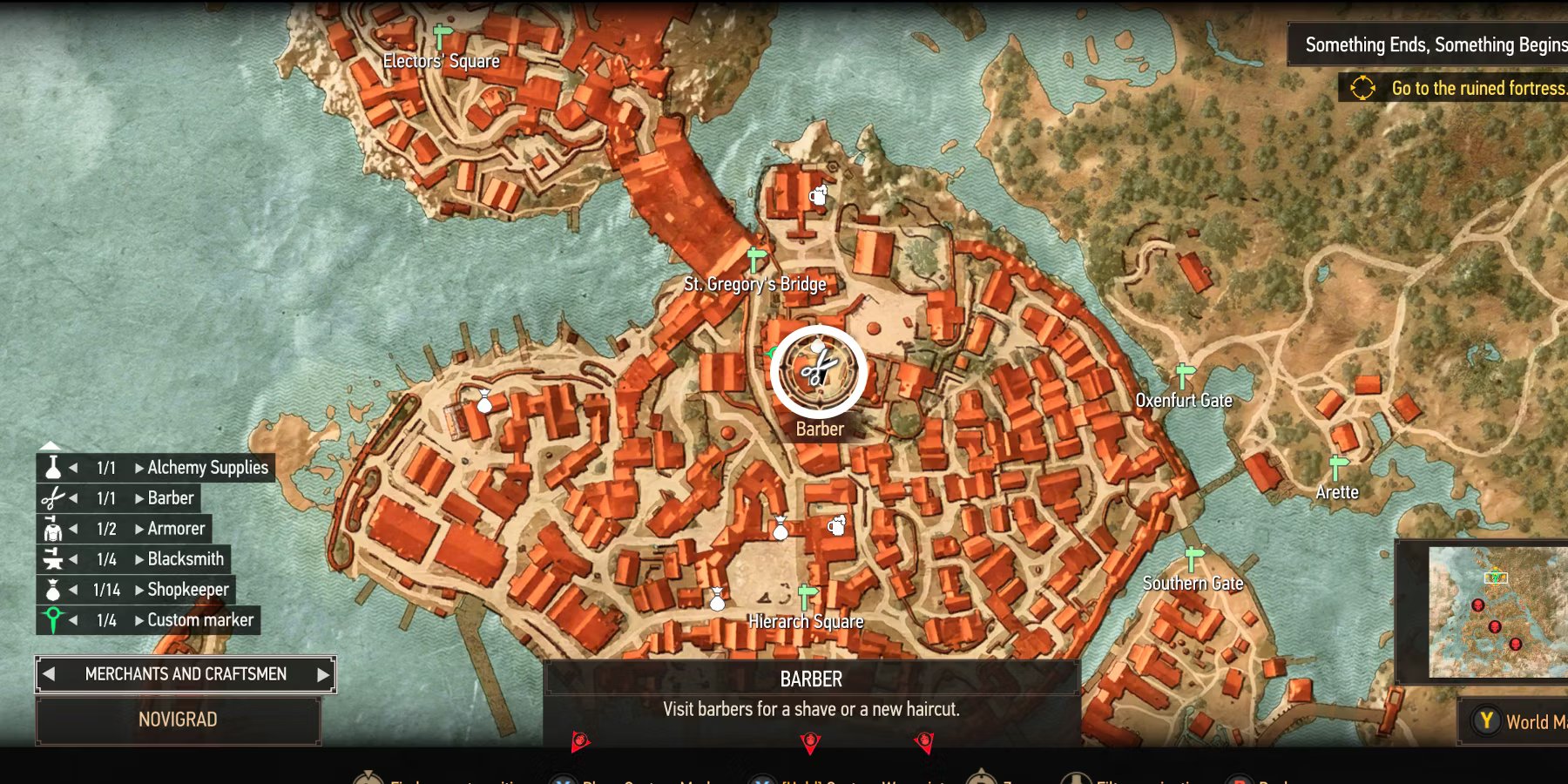Click the right arrow on the Shopkeeper legend row
1568x784 pixels.
tap(139, 590)
